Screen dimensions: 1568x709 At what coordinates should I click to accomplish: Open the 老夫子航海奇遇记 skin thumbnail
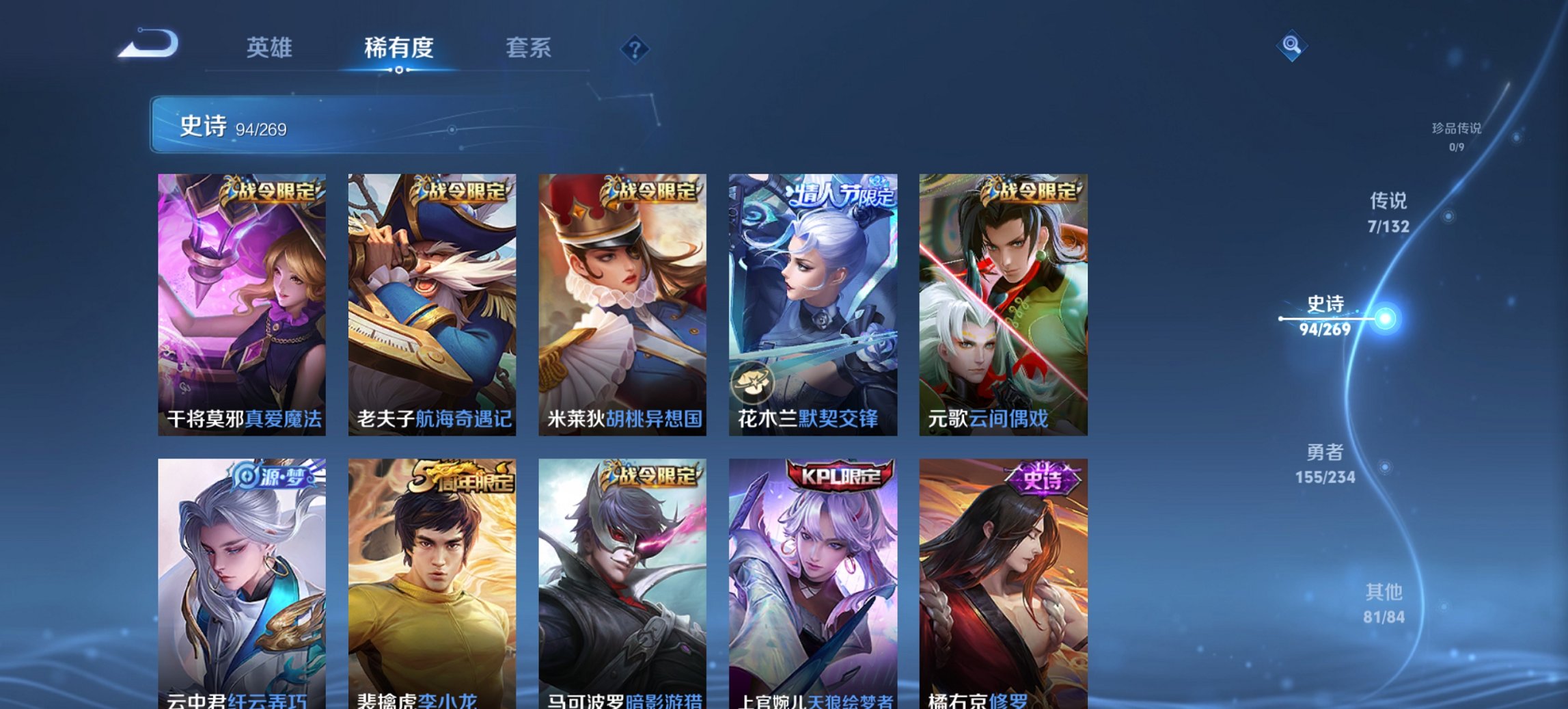click(432, 301)
